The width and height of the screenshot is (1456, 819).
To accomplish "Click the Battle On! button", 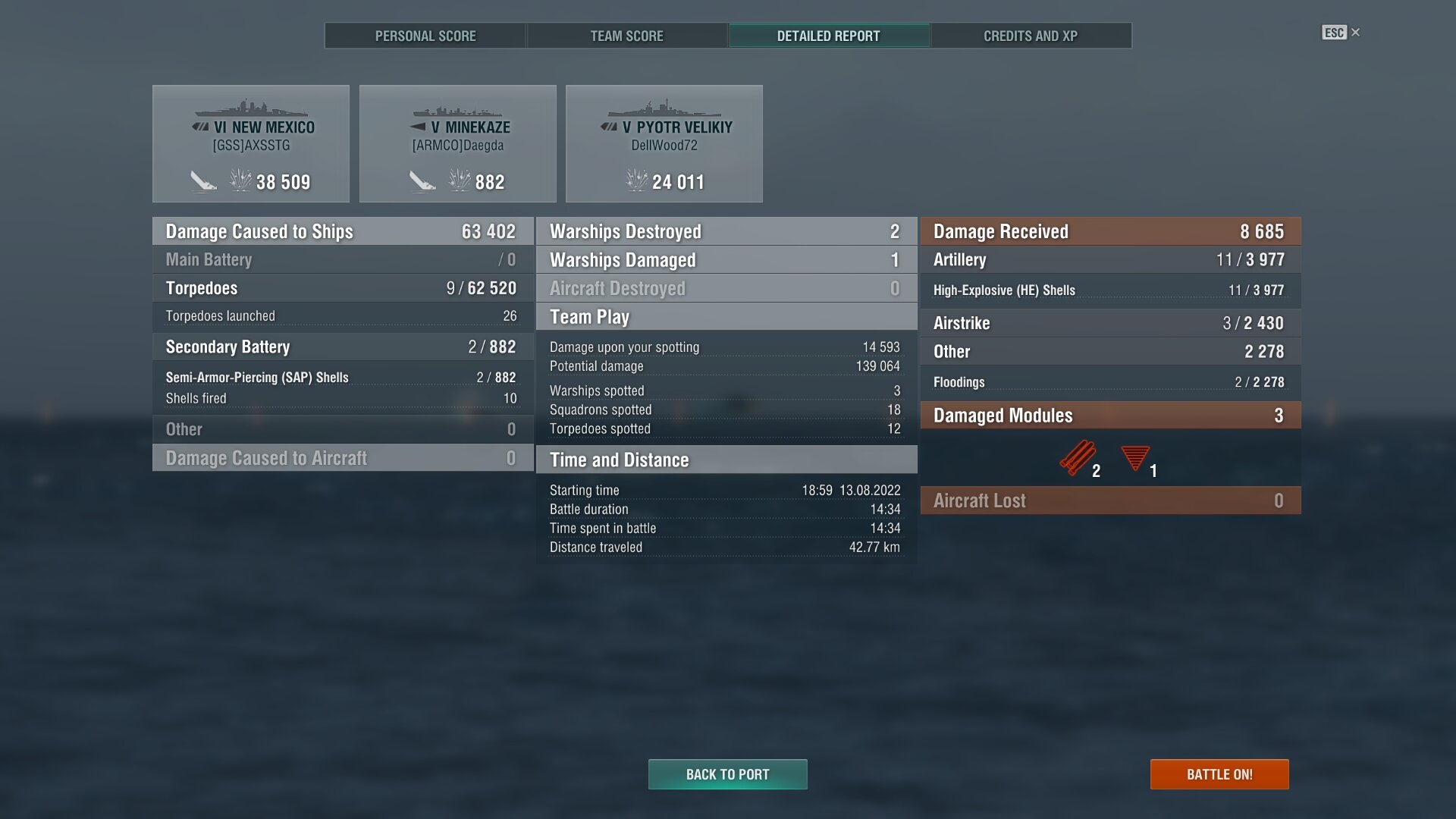I will click(1219, 774).
